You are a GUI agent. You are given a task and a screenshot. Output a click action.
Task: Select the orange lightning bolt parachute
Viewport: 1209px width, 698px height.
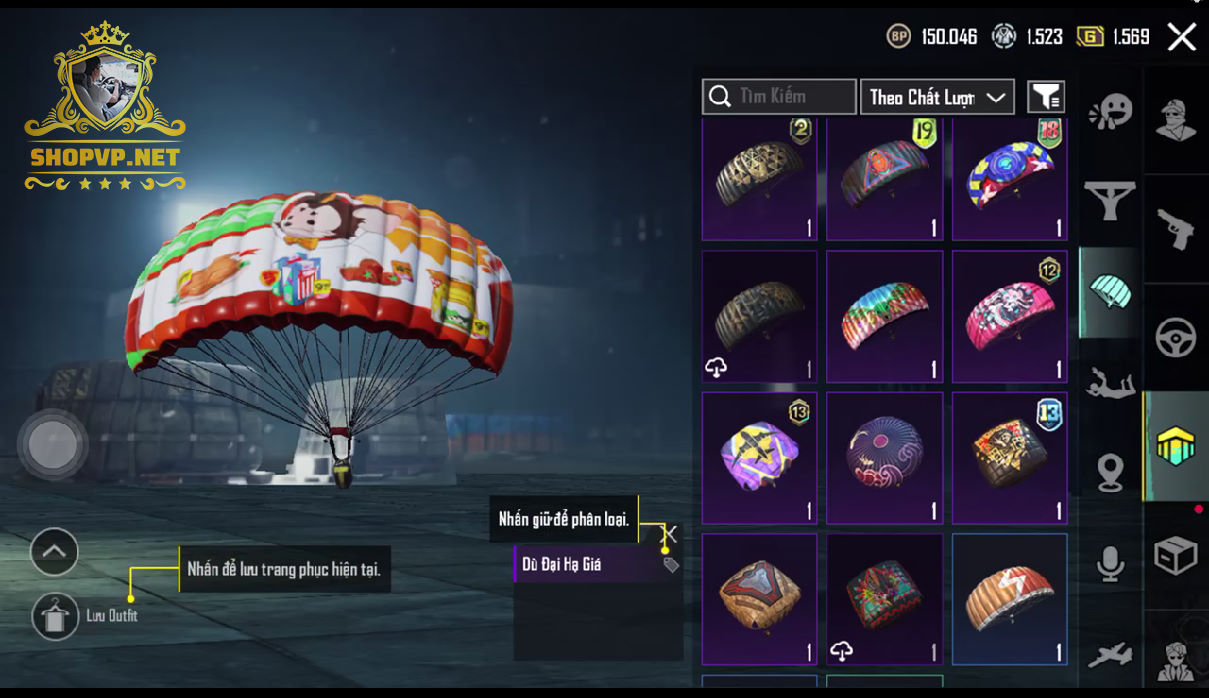(x=1009, y=599)
